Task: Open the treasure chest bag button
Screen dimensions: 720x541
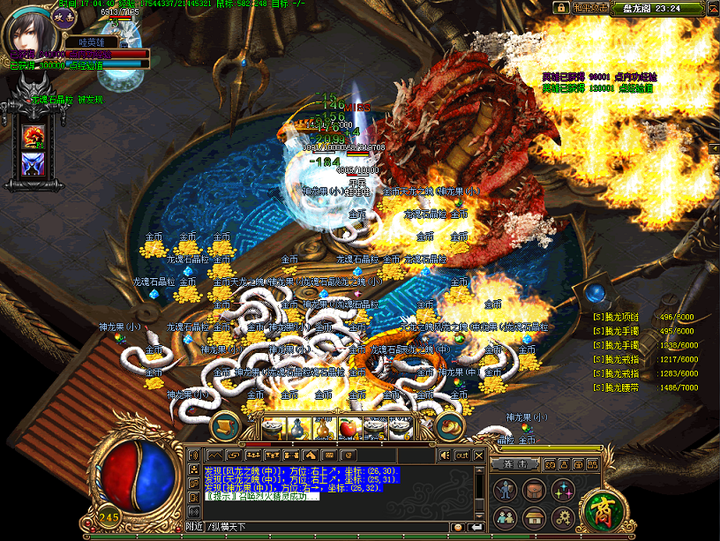Action: tap(534, 490)
